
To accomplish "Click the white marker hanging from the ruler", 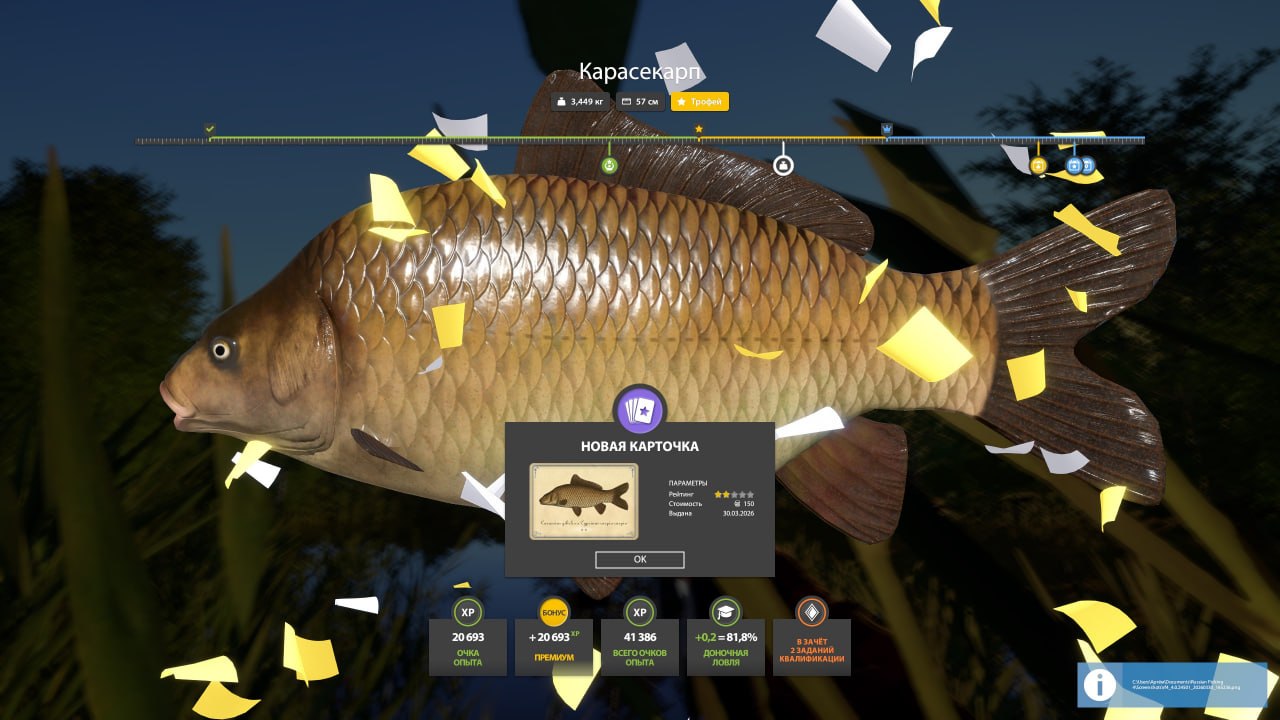I will tap(783, 165).
